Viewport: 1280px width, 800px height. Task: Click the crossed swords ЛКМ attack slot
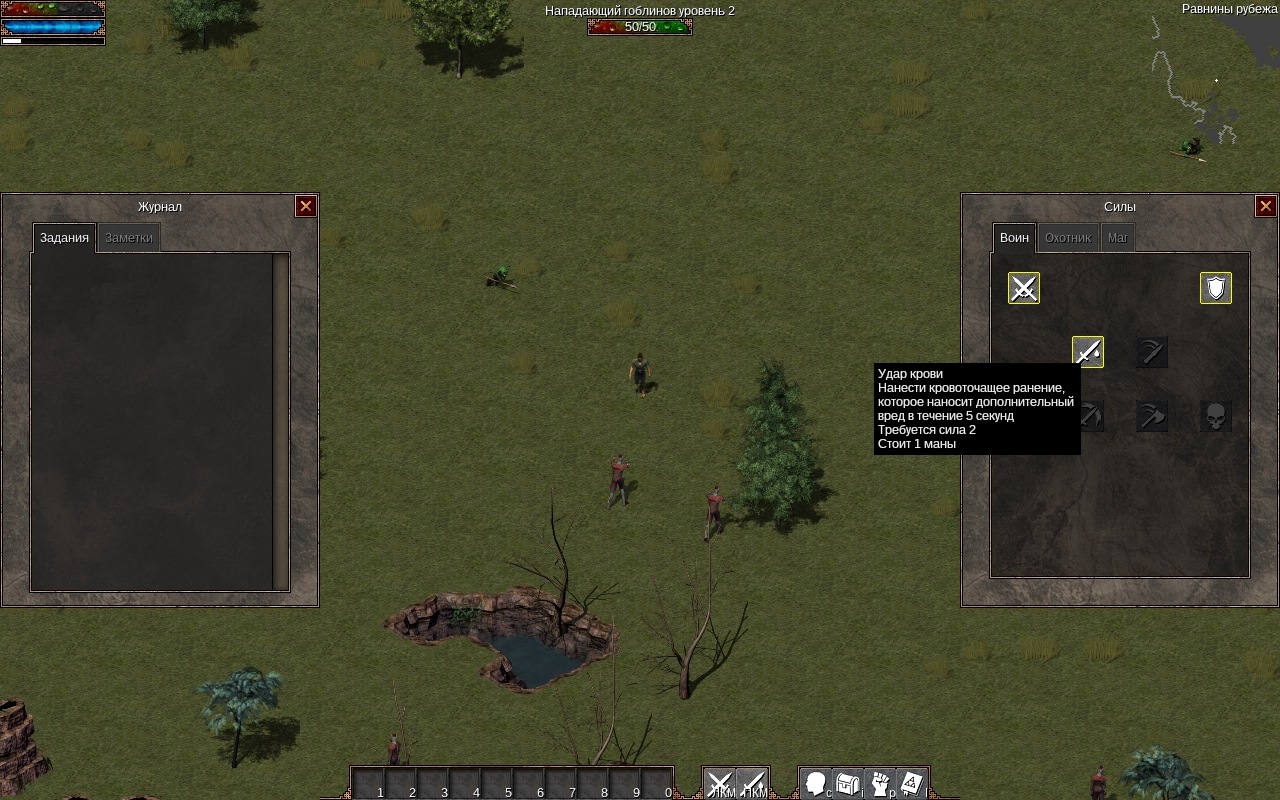click(720, 783)
